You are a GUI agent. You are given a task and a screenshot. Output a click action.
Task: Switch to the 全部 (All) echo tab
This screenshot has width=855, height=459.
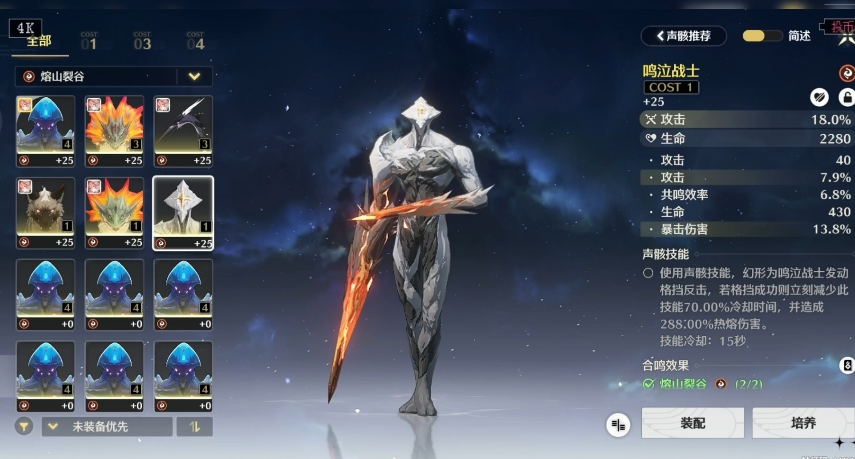click(38, 42)
